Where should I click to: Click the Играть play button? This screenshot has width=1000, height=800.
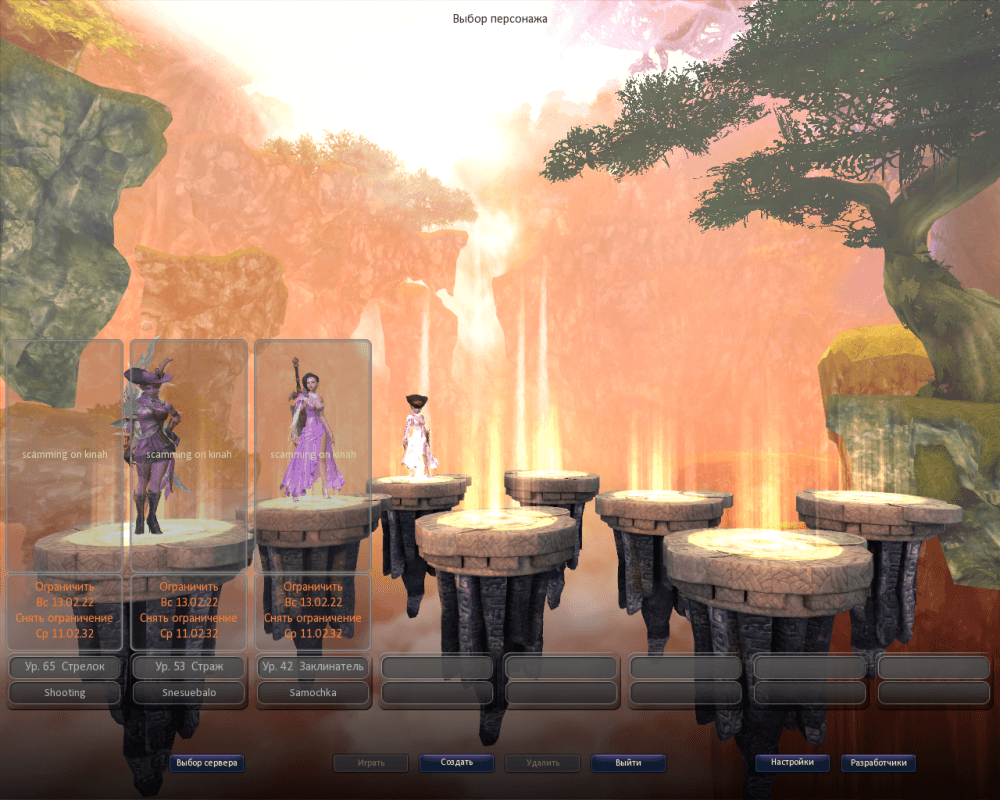(371, 763)
